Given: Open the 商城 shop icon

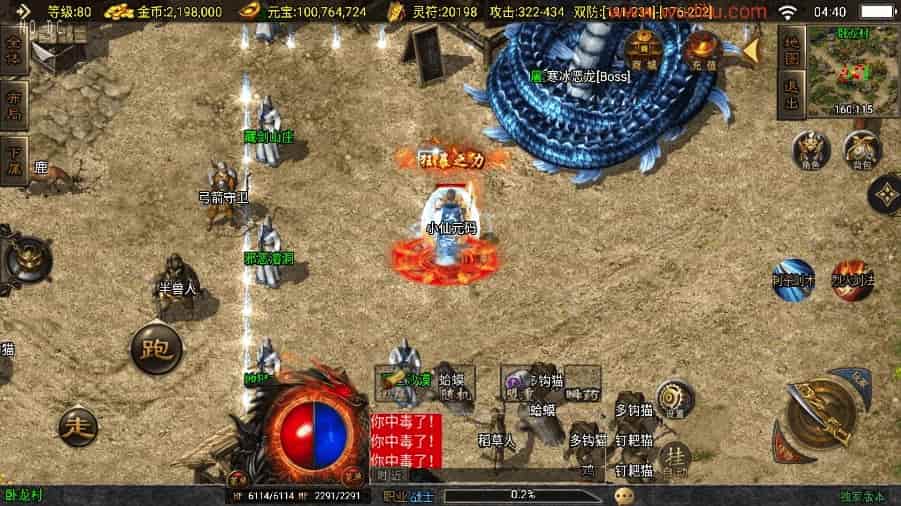Looking at the screenshot, I should click(643, 50).
